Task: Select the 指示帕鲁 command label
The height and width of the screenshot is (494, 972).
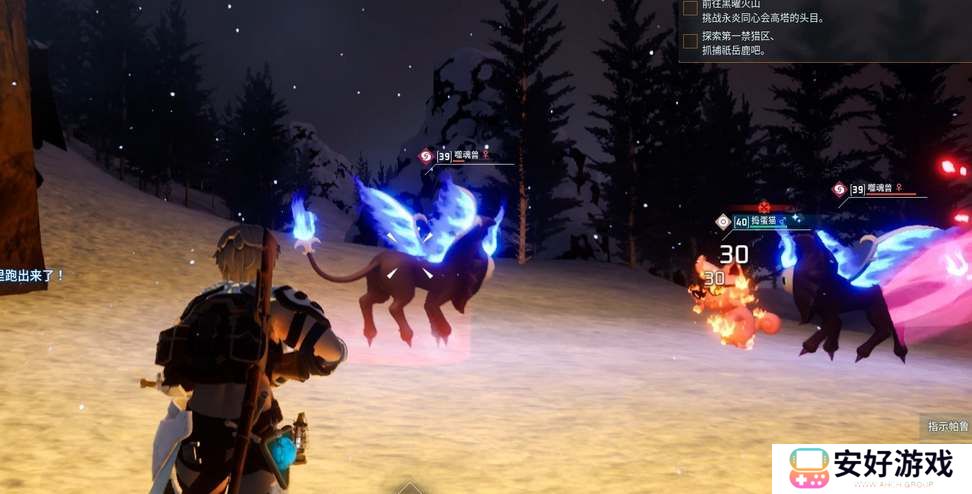Action: tap(946, 427)
